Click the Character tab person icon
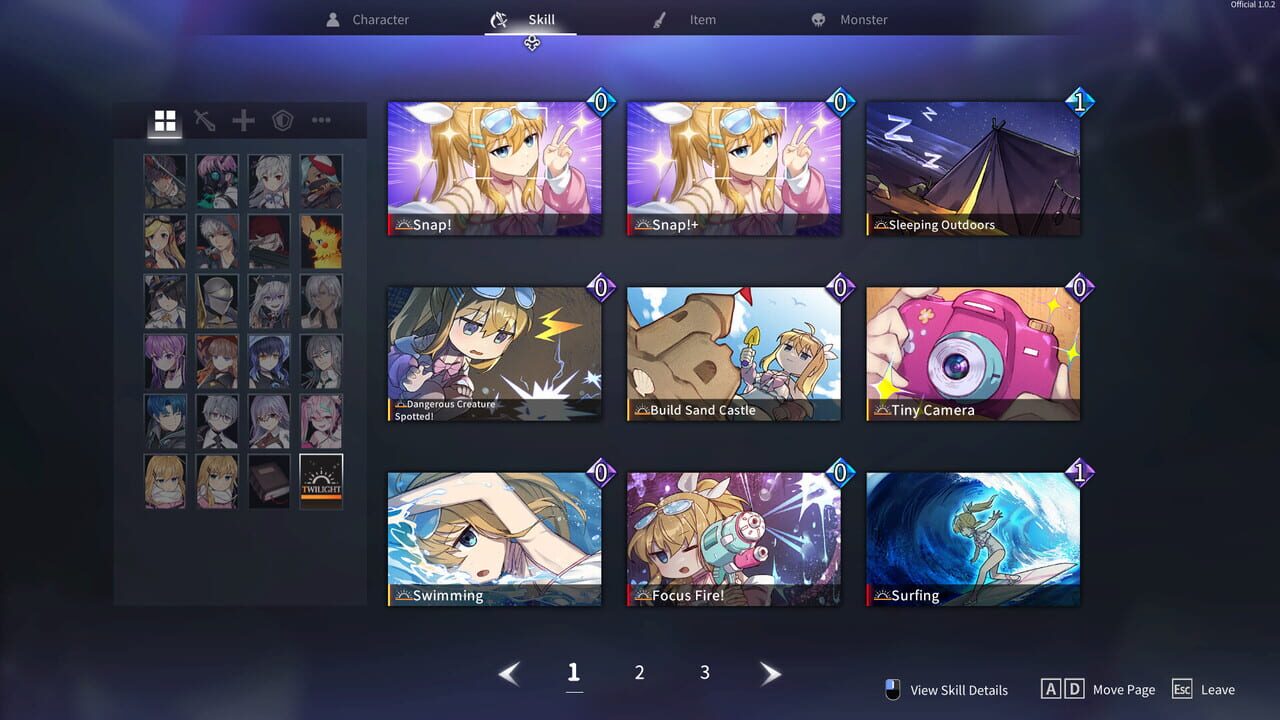 [x=331, y=18]
